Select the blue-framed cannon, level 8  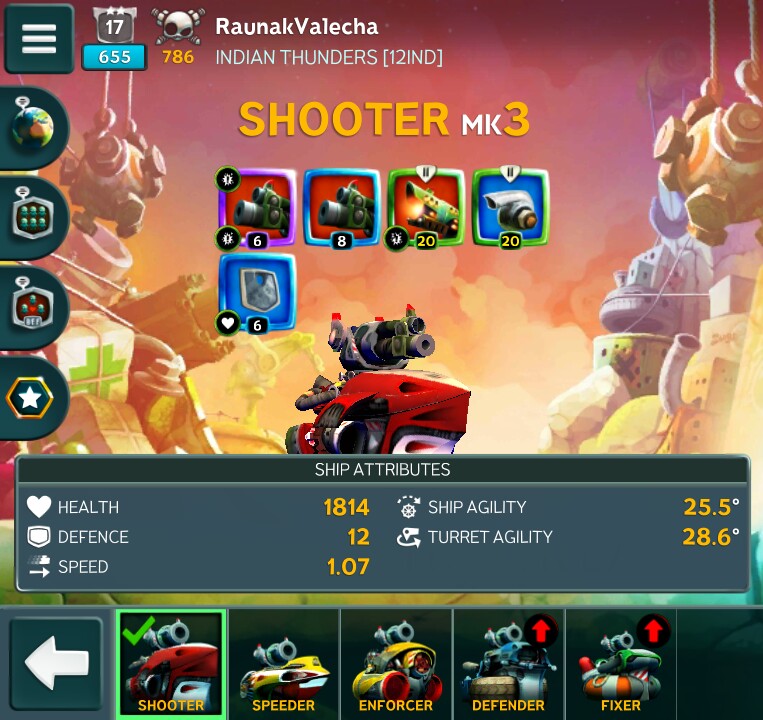(341, 207)
